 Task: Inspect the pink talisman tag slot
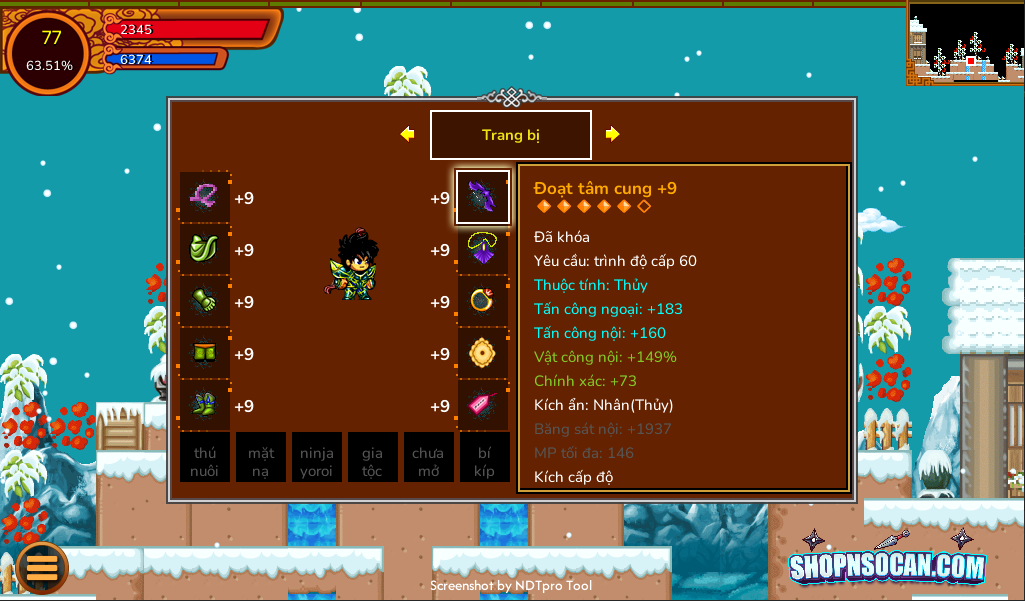[x=483, y=406]
